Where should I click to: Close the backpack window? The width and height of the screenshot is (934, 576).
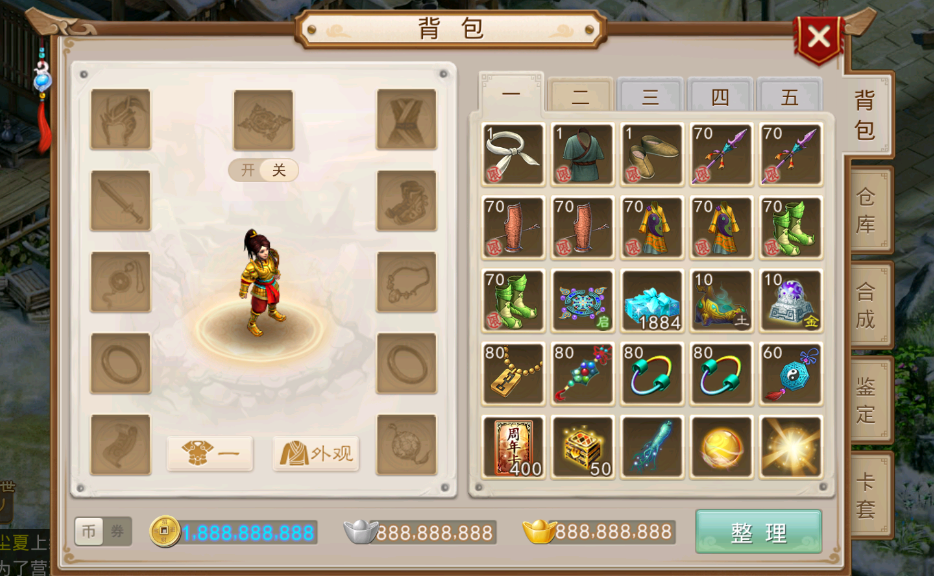click(x=818, y=39)
